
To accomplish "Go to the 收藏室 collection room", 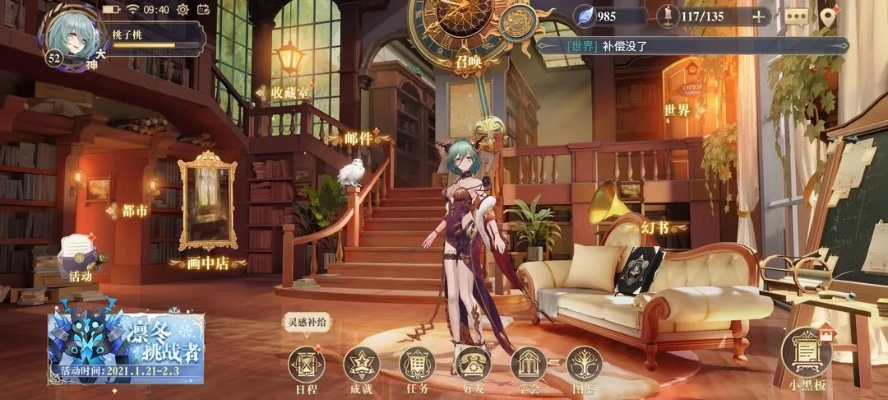I will coord(290,92).
